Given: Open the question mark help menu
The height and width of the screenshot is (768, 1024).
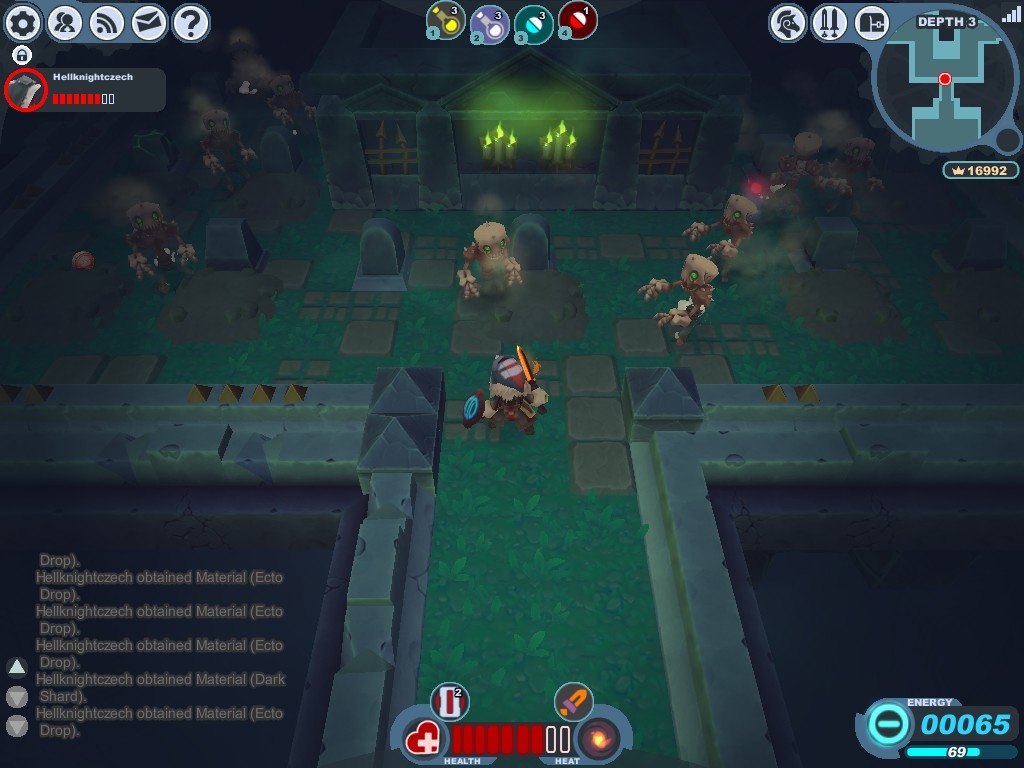Looking at the screenshot, I should (x=190, y=22).
